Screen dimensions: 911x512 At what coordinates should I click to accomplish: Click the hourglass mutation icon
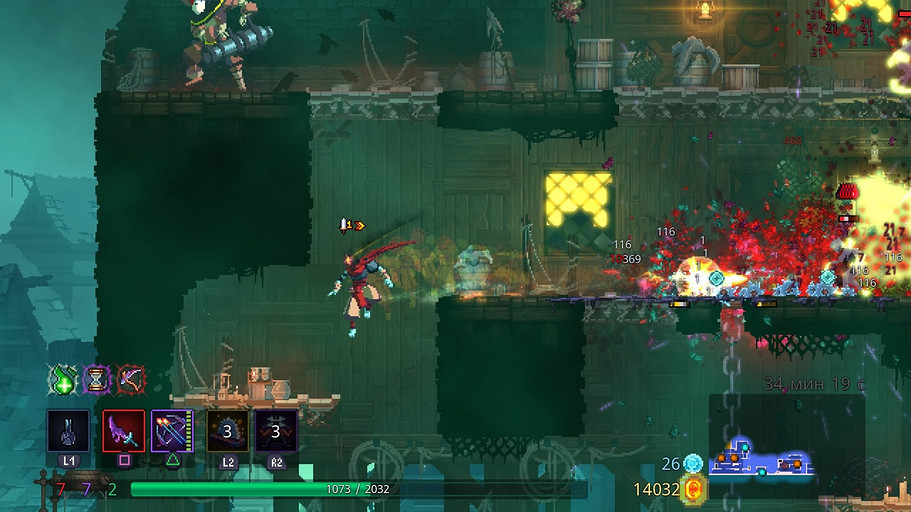pyautogui.click(x=97, y=380)
